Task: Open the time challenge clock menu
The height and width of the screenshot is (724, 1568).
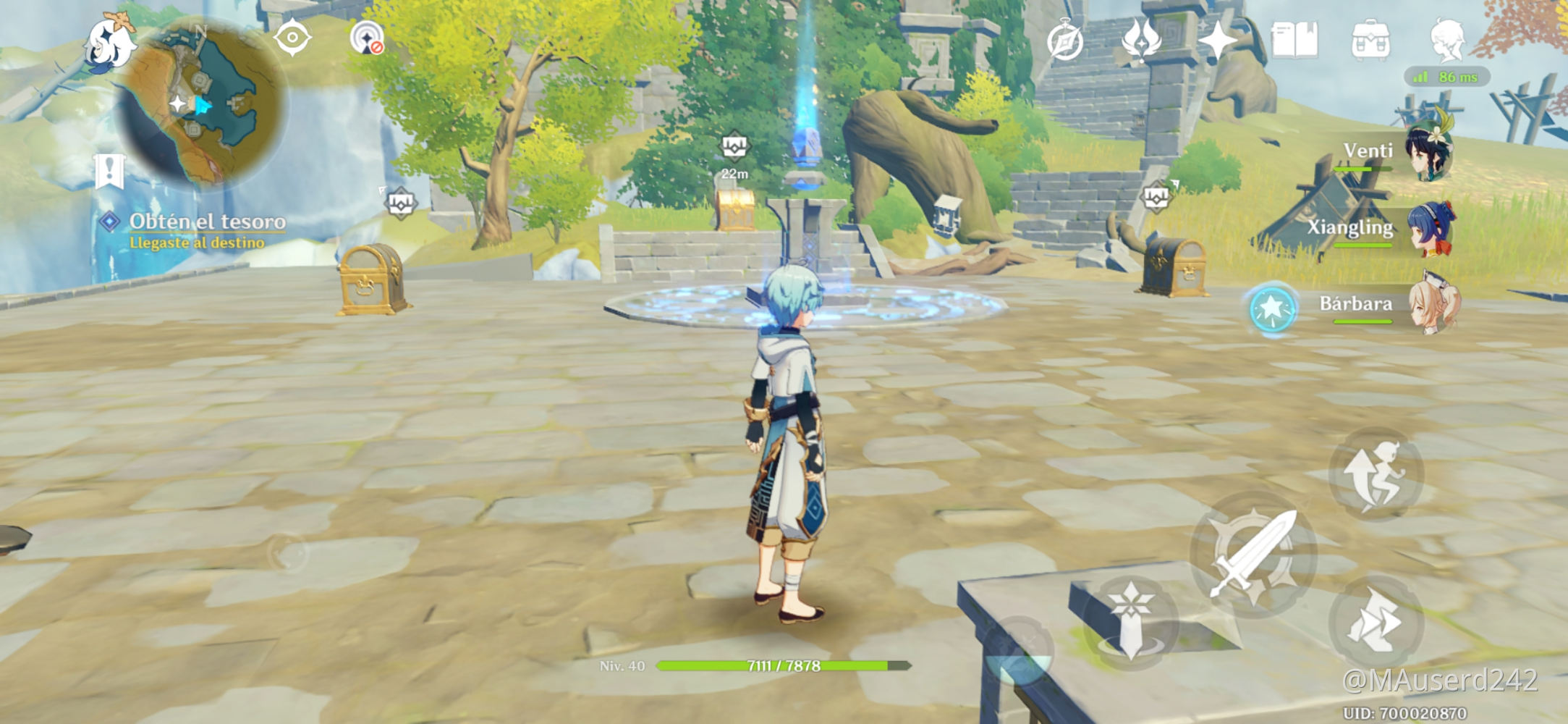Action: click(x=1067, y=42)
